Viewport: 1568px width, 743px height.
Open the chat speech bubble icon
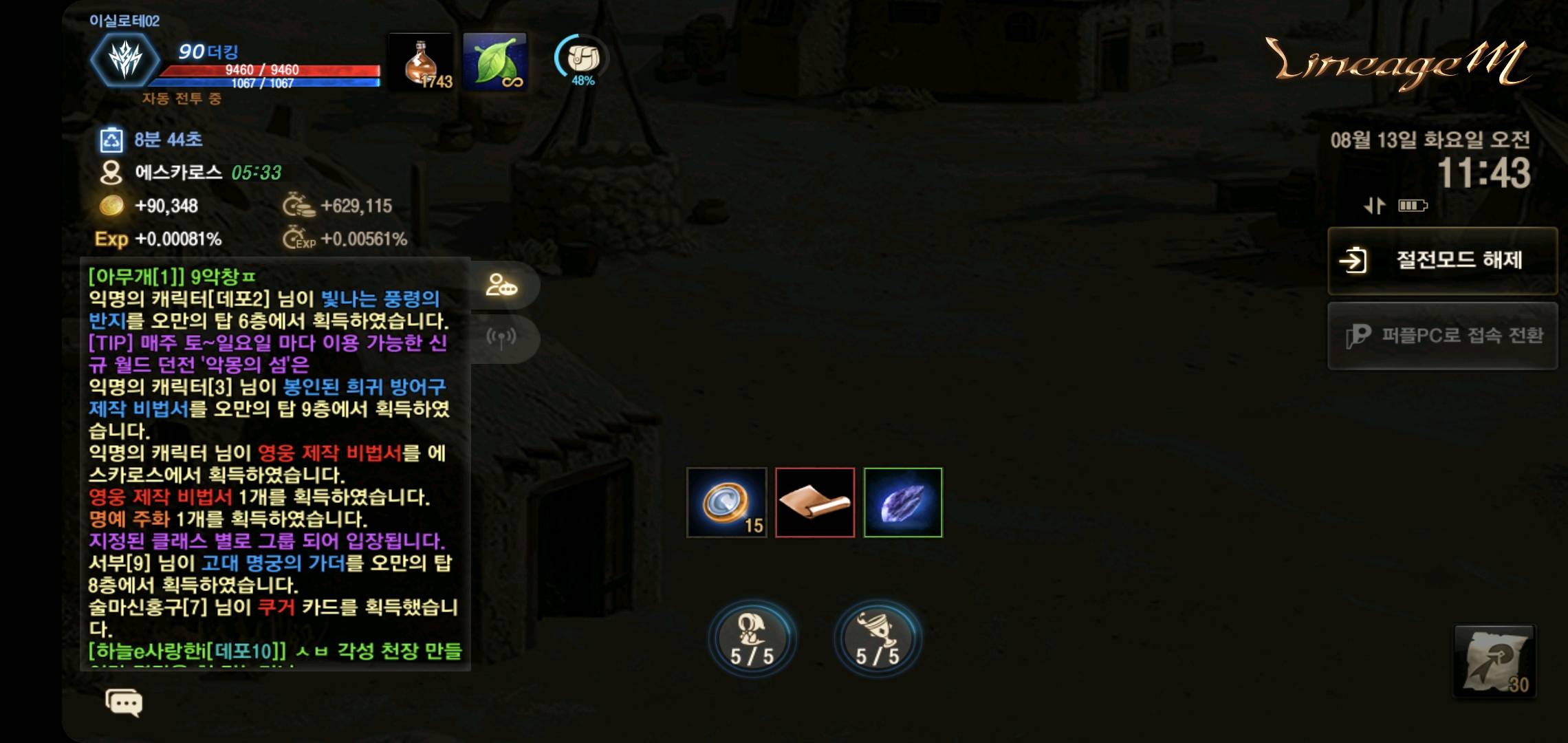[x=124, y=702]
